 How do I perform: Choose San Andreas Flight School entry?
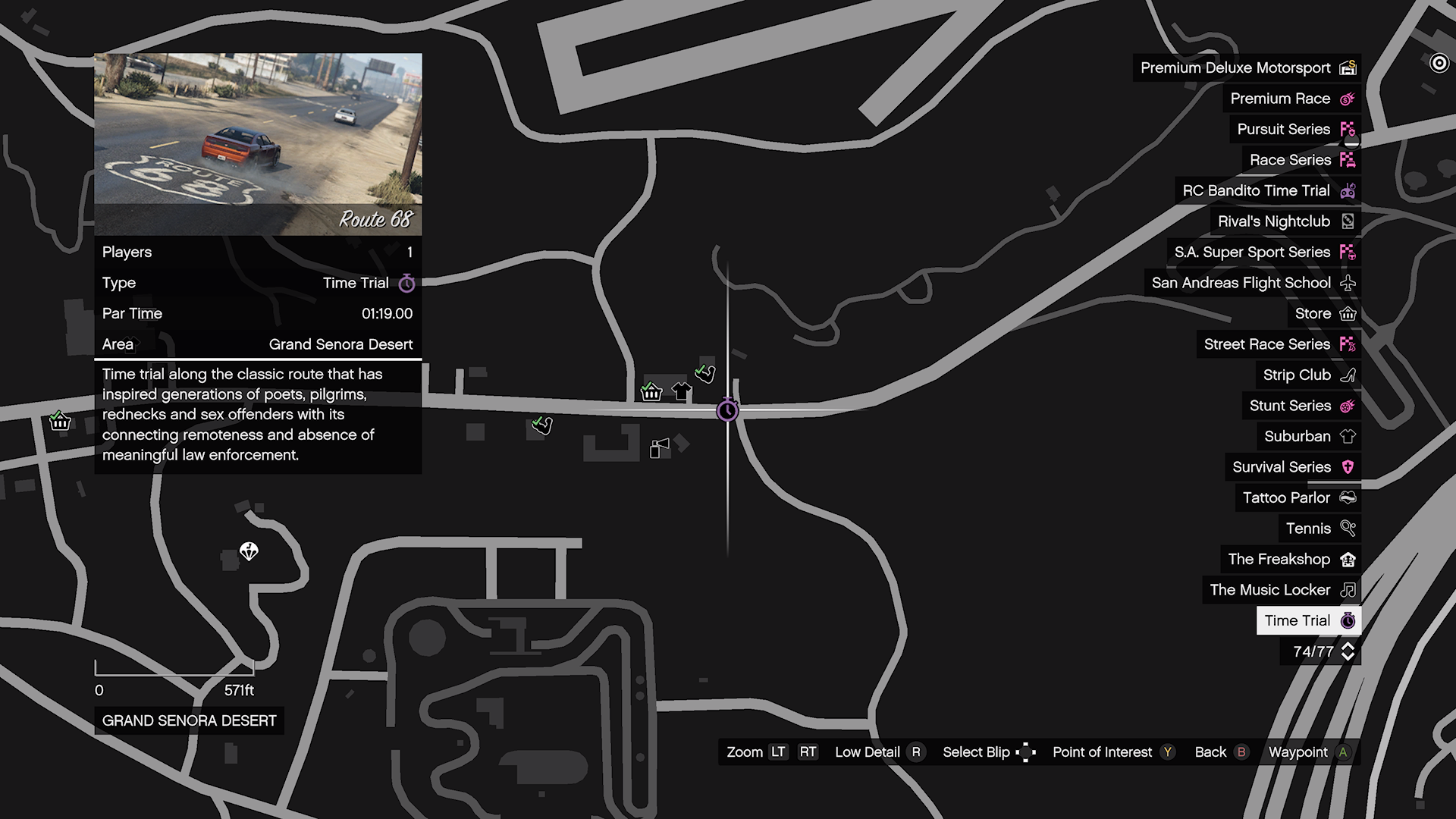[1253, 283]
